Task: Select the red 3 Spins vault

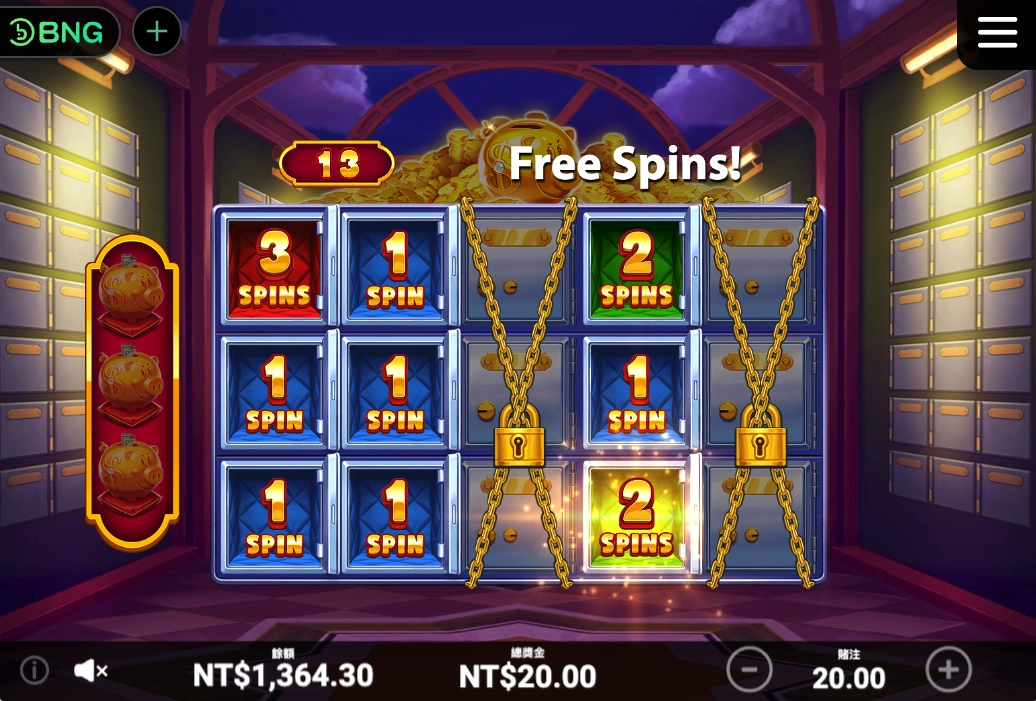Action: pyautogui.click(x=274, y=267)
